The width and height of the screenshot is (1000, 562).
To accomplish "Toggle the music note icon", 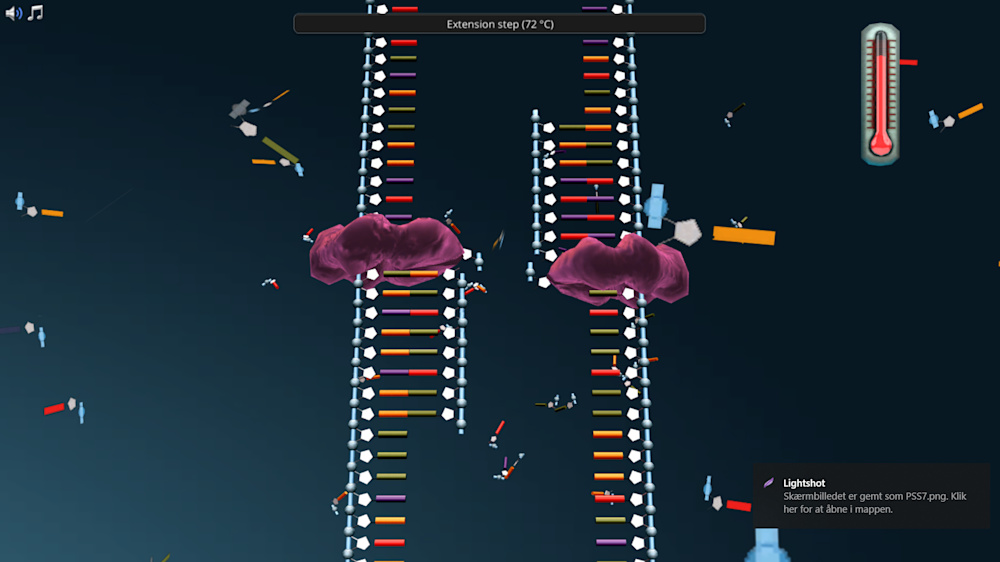I will pos(35,13).
